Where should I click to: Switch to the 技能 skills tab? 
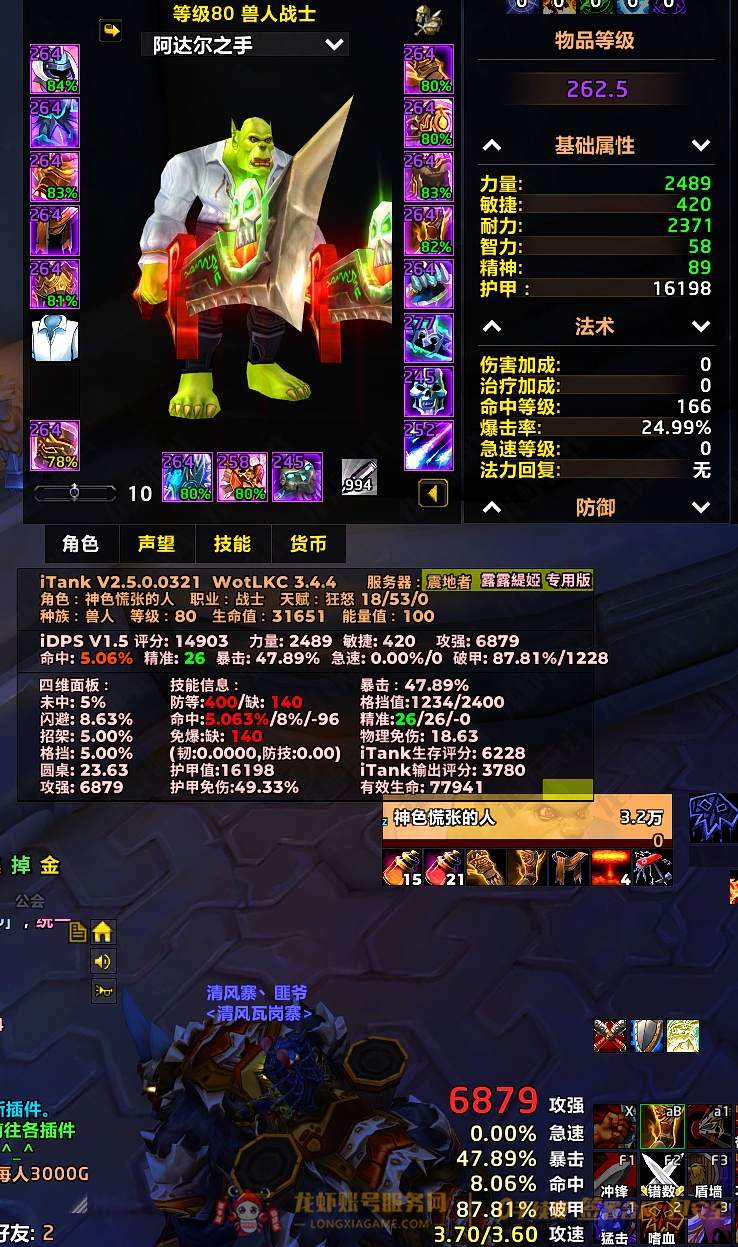click(x=232, y=544)
